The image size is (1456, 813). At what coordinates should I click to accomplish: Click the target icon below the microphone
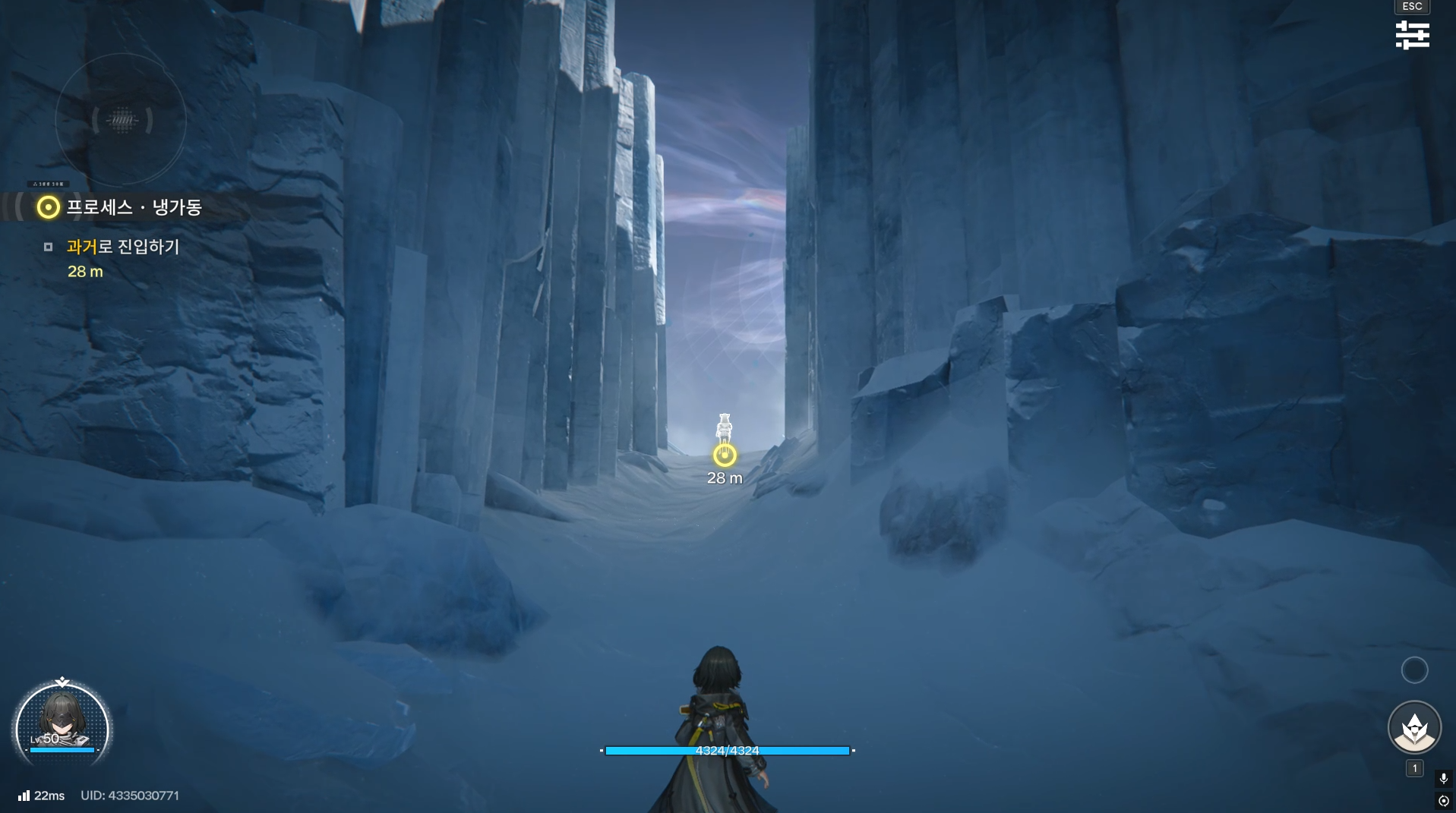click(1443, 801)
